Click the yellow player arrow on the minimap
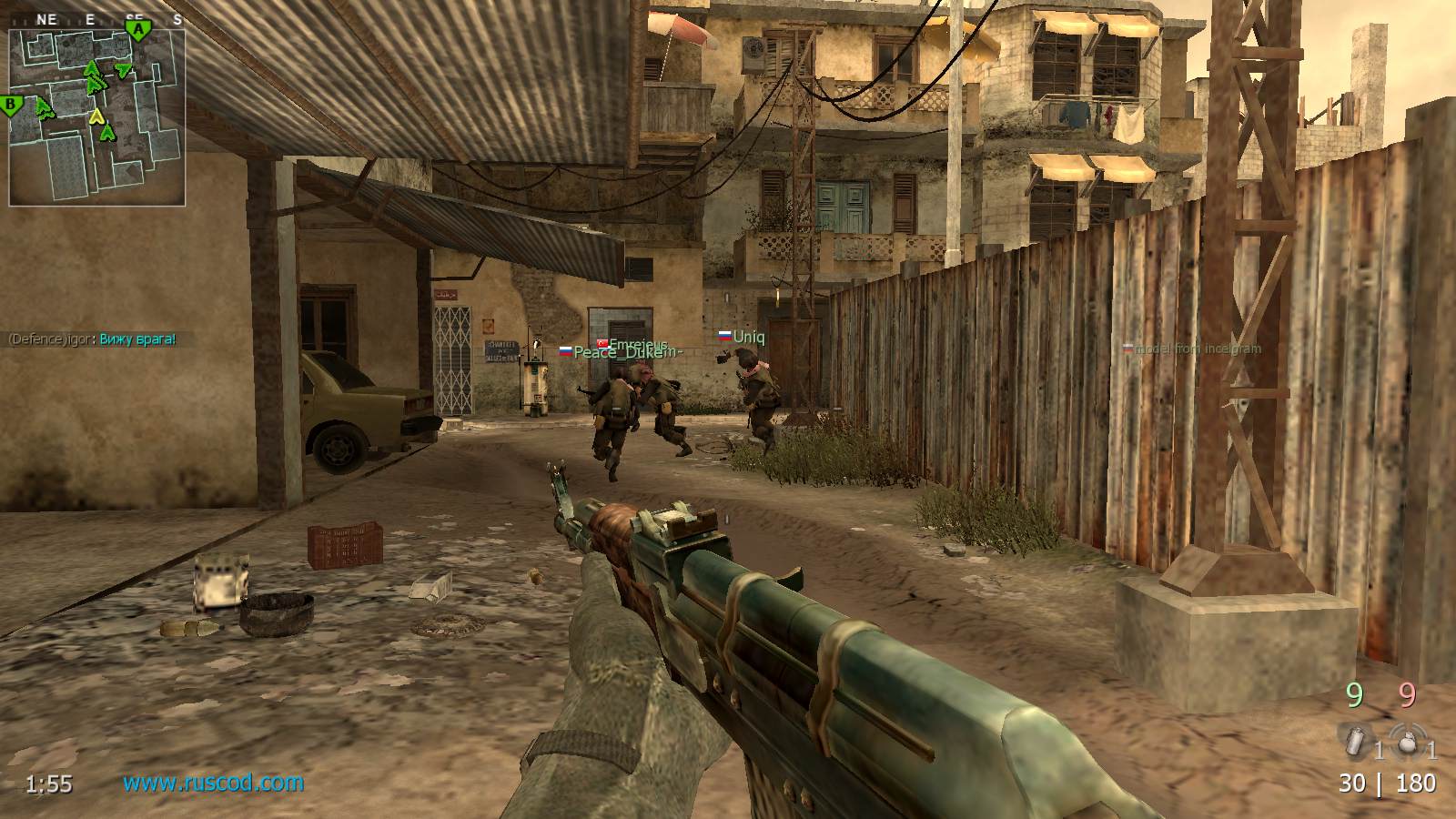This screenshot has height=819, width=1456. pyautogui.click(x=96, y=116)
